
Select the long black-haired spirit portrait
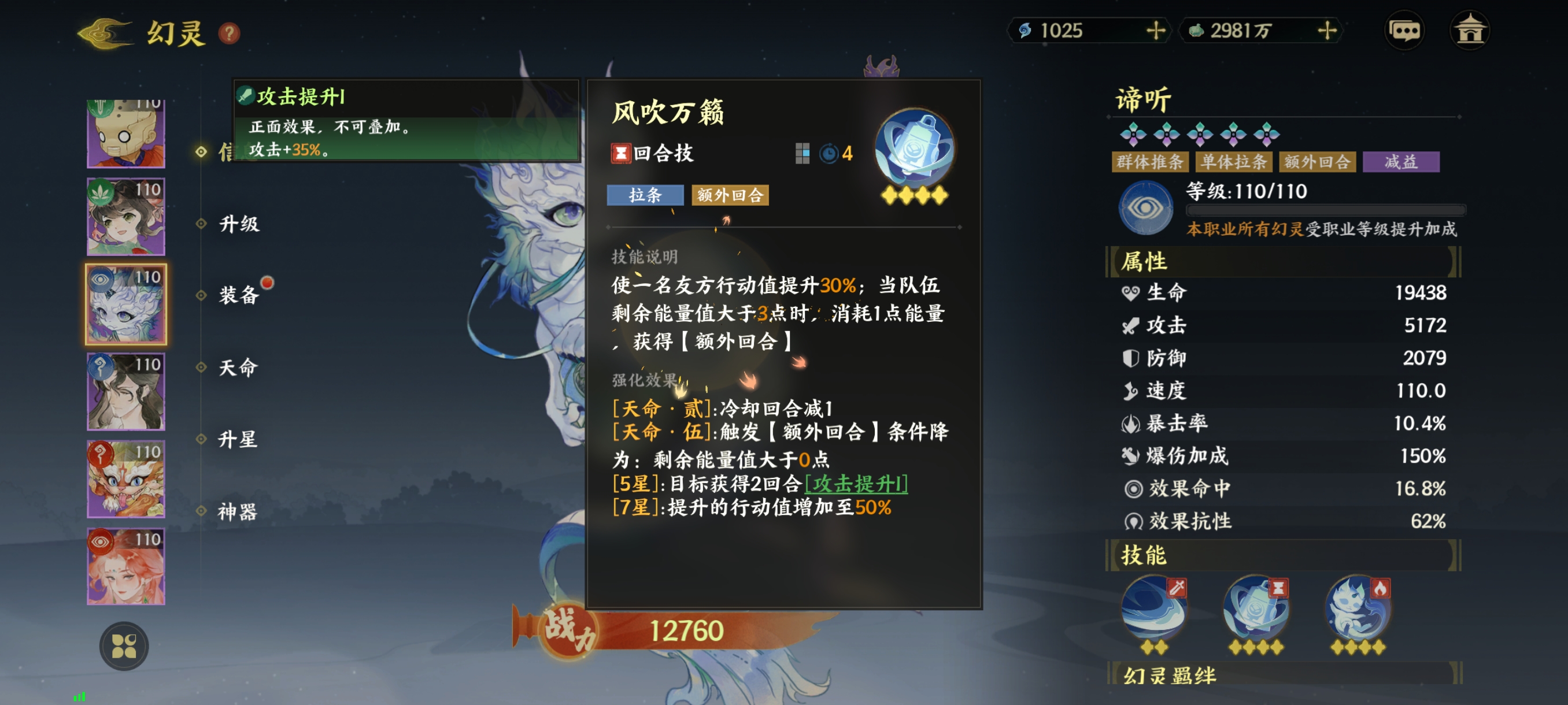[126, 392]
